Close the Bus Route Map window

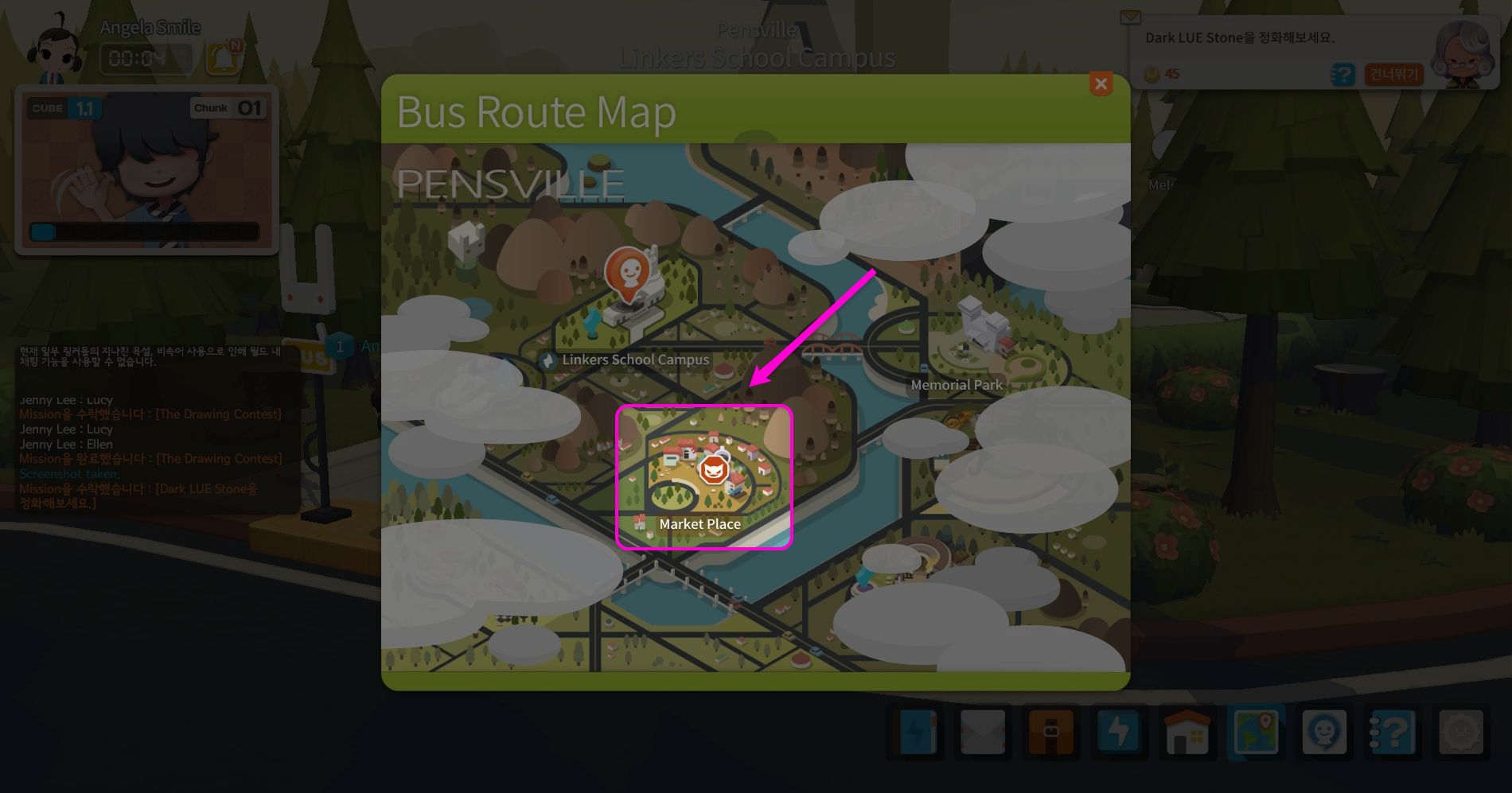point(1101,84)
